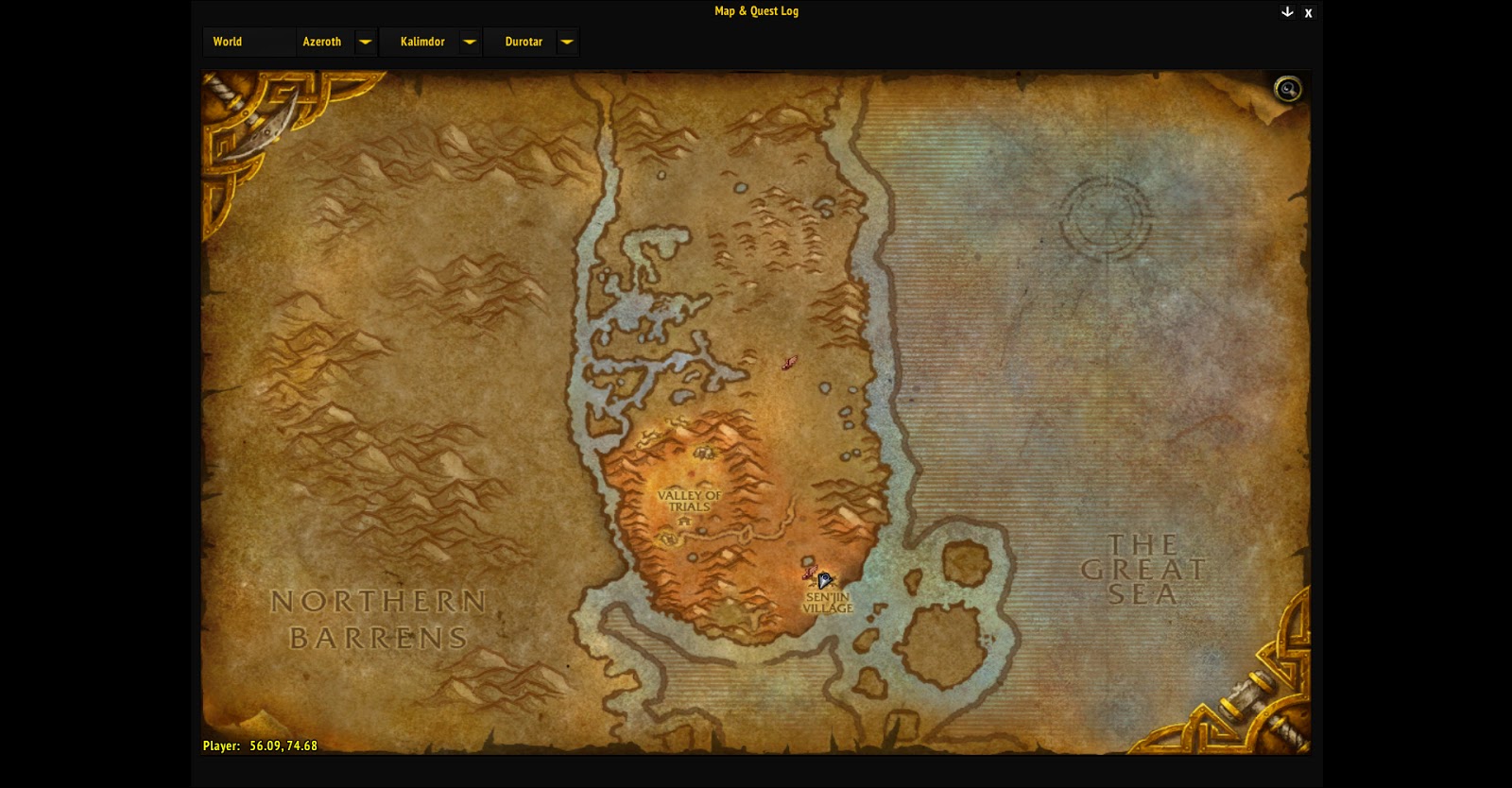Select the Durotar breadcrumb label
Image resolution: width=1512 pixels, height=788 pixels.
(x=524, y=42)
